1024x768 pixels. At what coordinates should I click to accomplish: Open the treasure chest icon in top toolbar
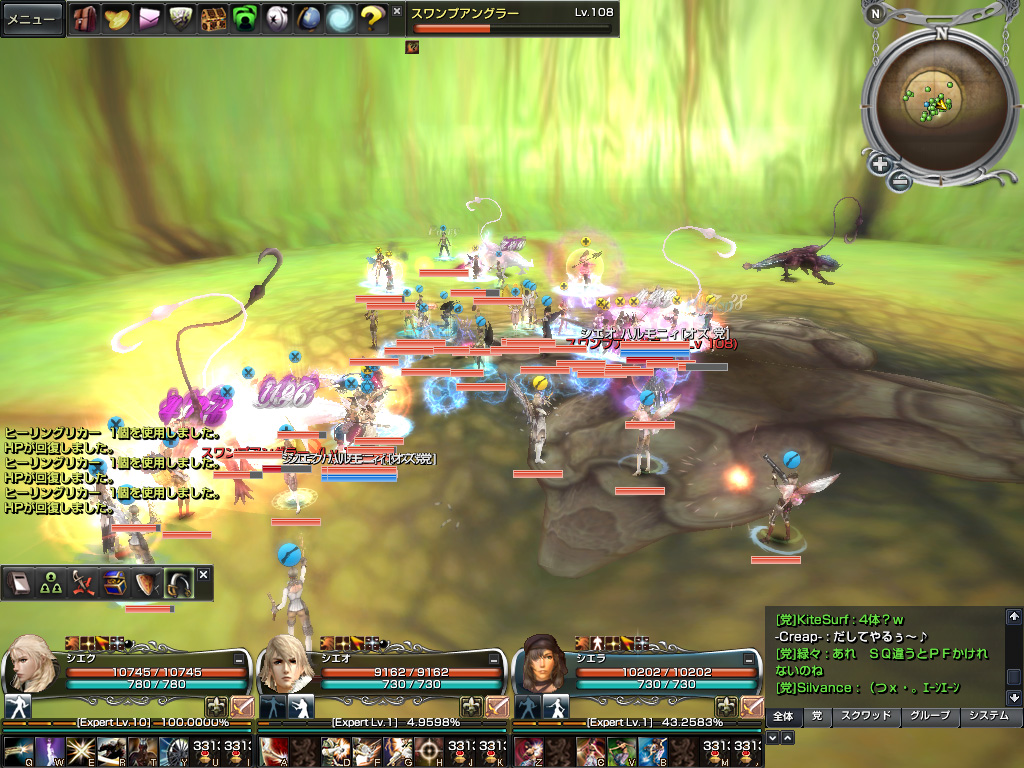[x=213, y=18]
